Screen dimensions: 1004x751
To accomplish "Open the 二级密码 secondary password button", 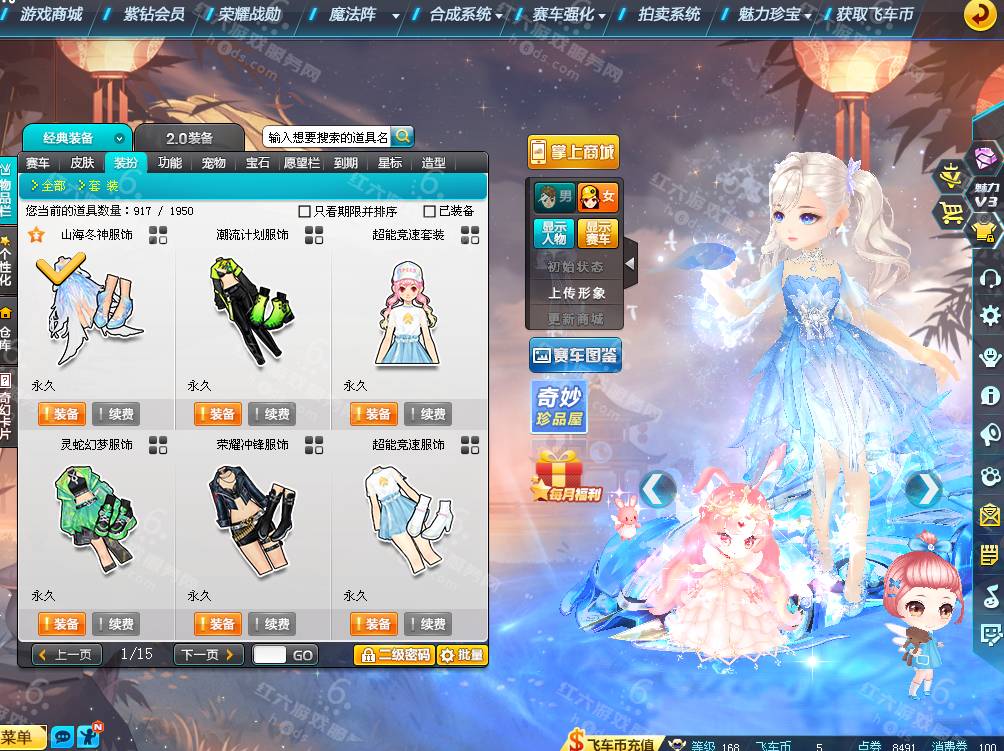I will click(x=393, y=655).
